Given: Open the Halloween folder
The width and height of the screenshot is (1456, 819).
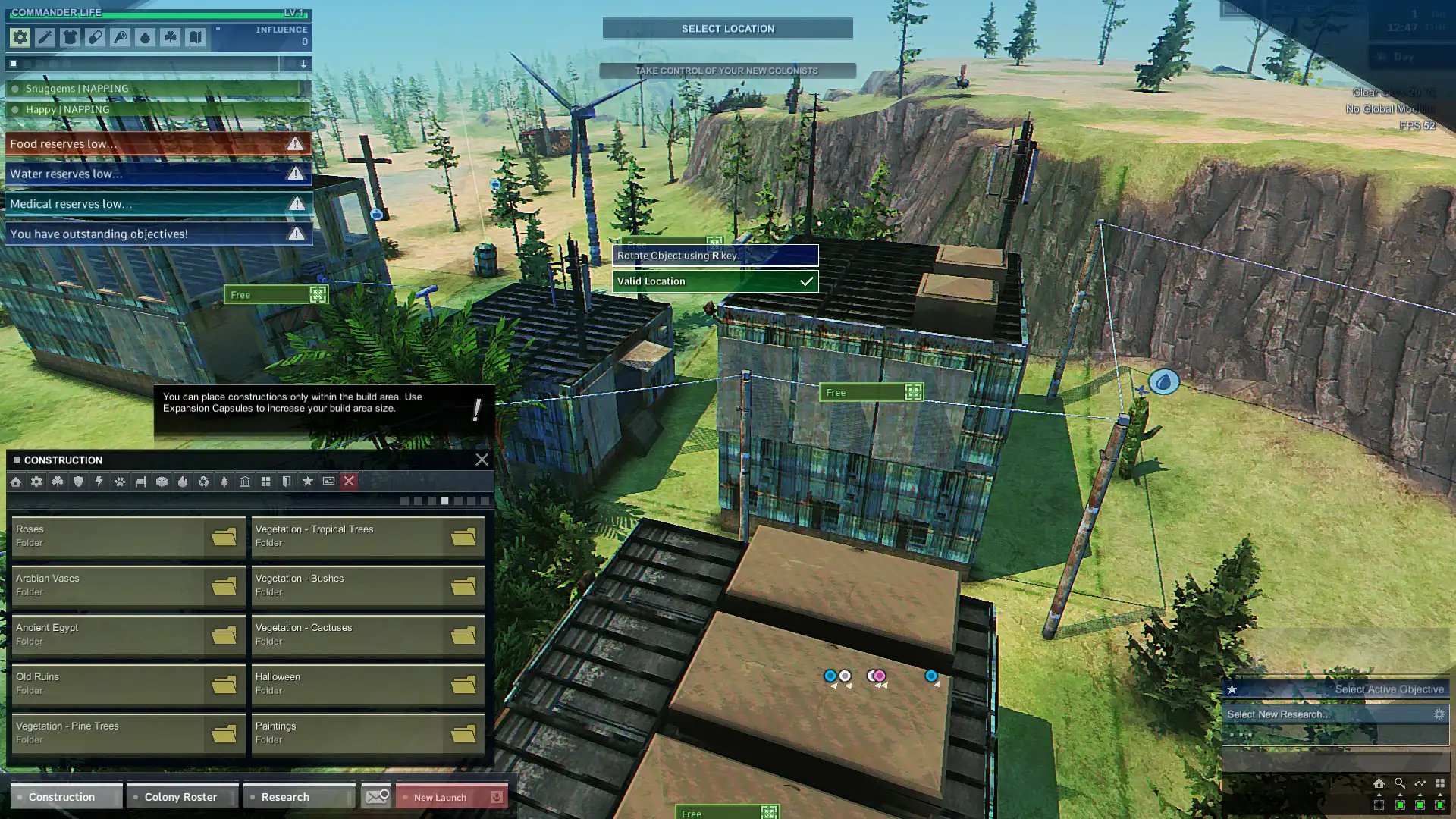Looking at the screenshot, I should tap(367, 683).
